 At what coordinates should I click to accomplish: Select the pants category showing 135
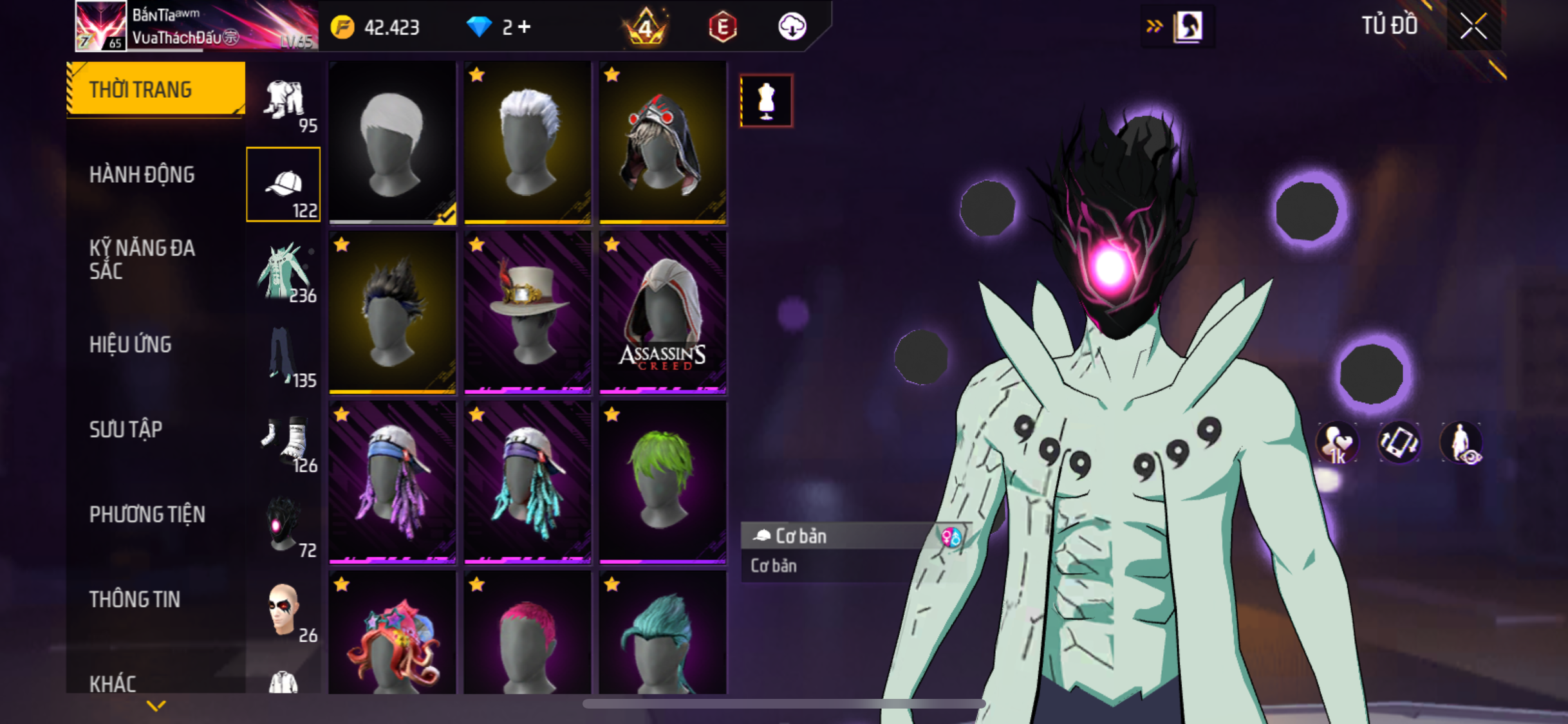click(285, 357)
